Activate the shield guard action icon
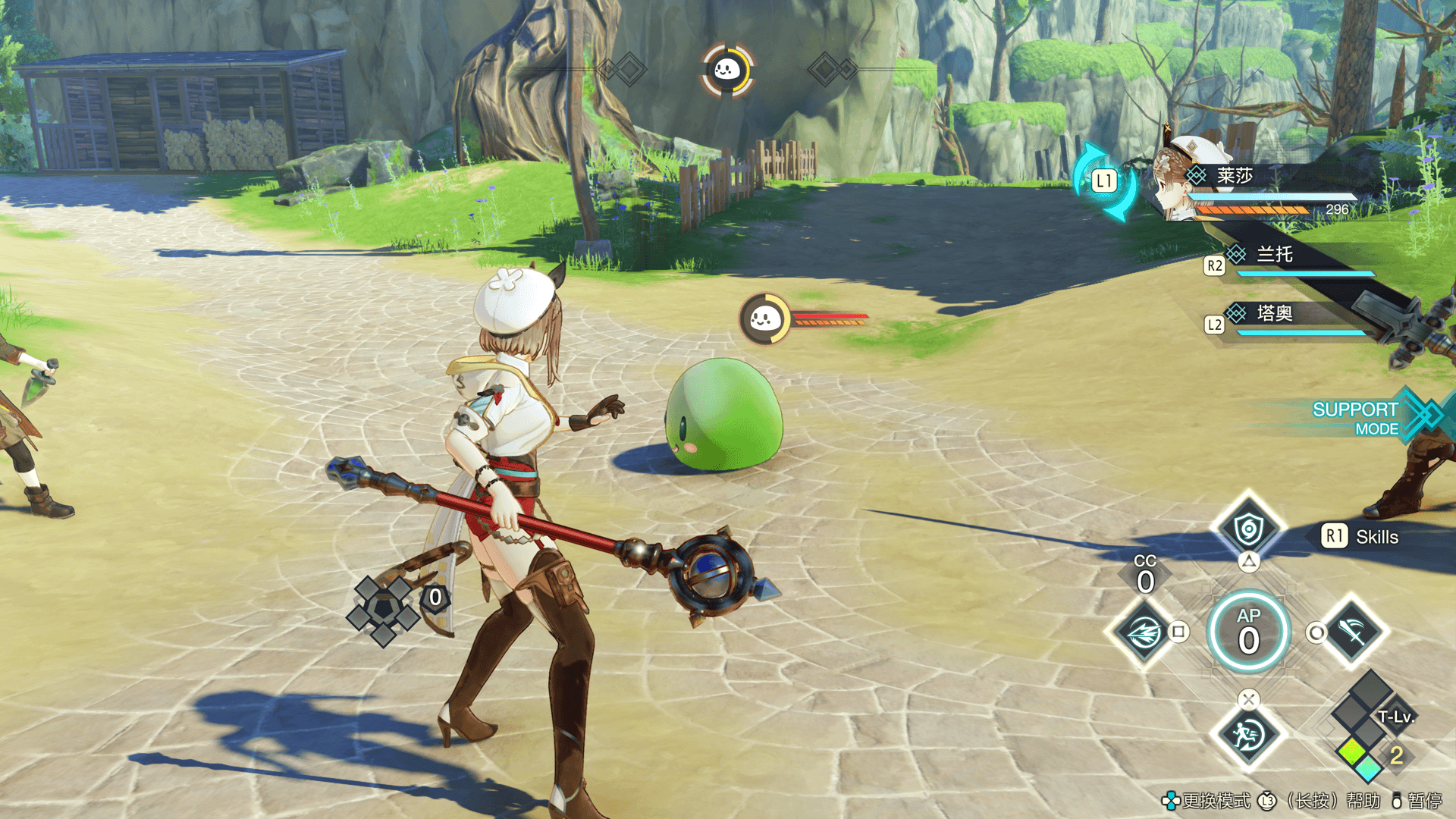The height and width of the screenshot is (819, 1456). (x=1248, y=529)
